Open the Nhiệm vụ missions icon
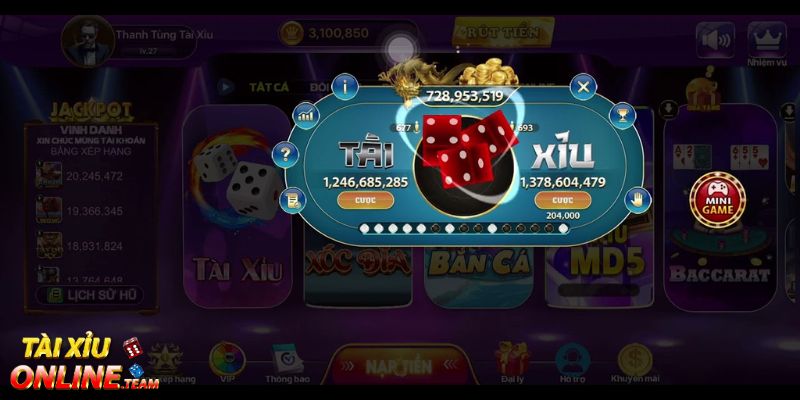 coord(766,44)
